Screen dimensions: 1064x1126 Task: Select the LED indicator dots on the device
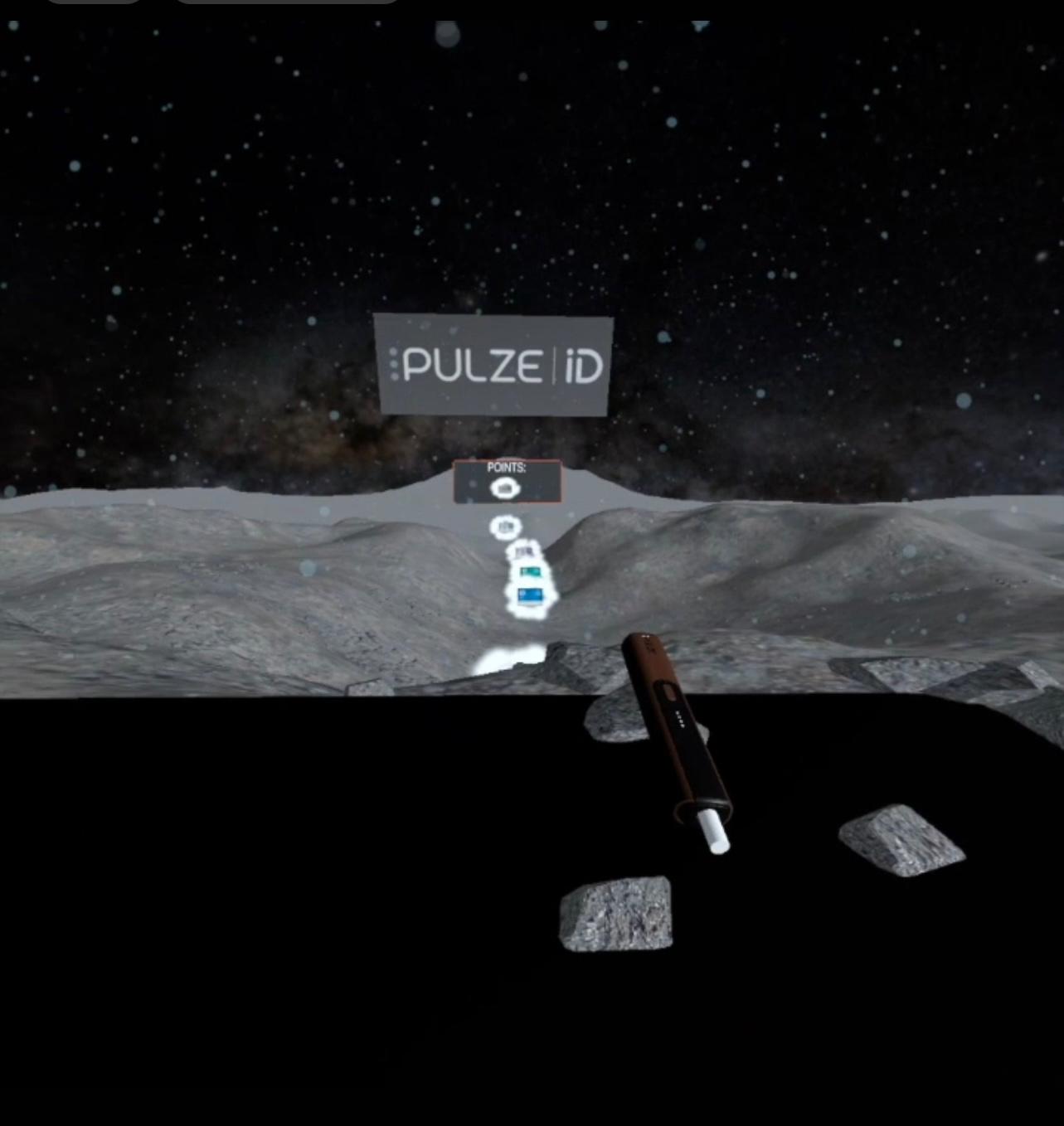[679, 718]
